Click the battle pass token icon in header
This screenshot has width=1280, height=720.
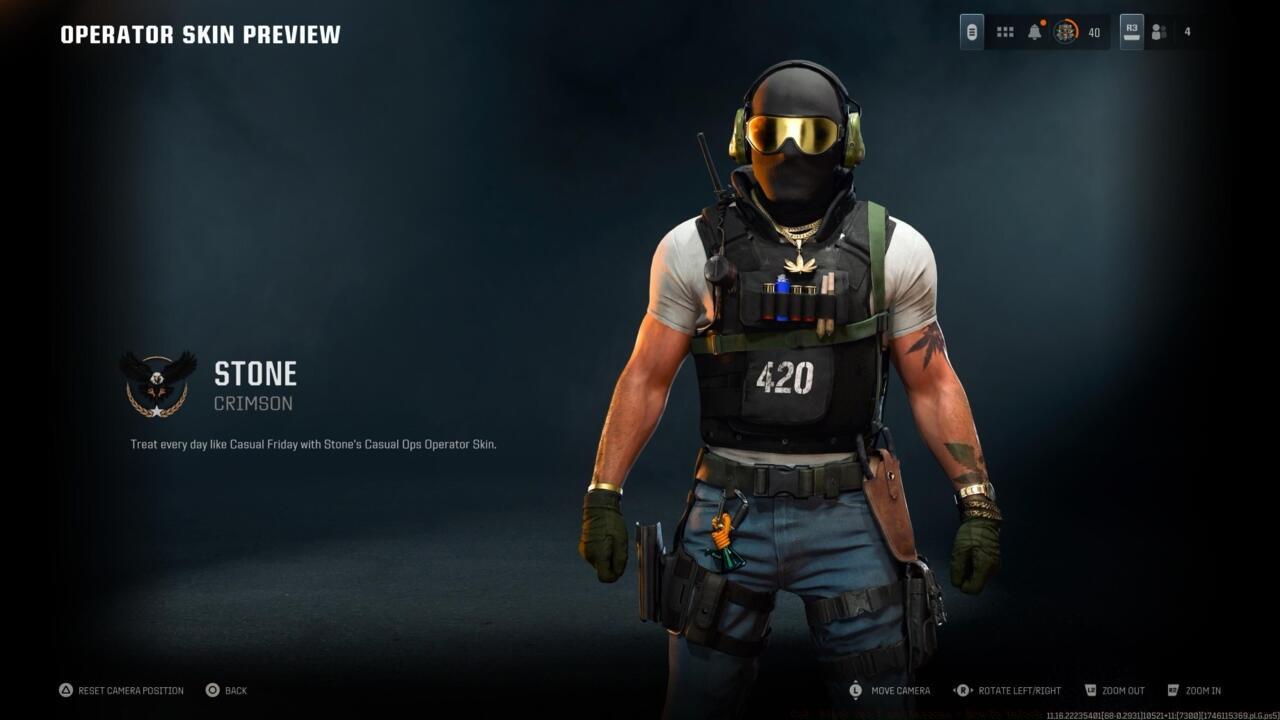point(971,31)
